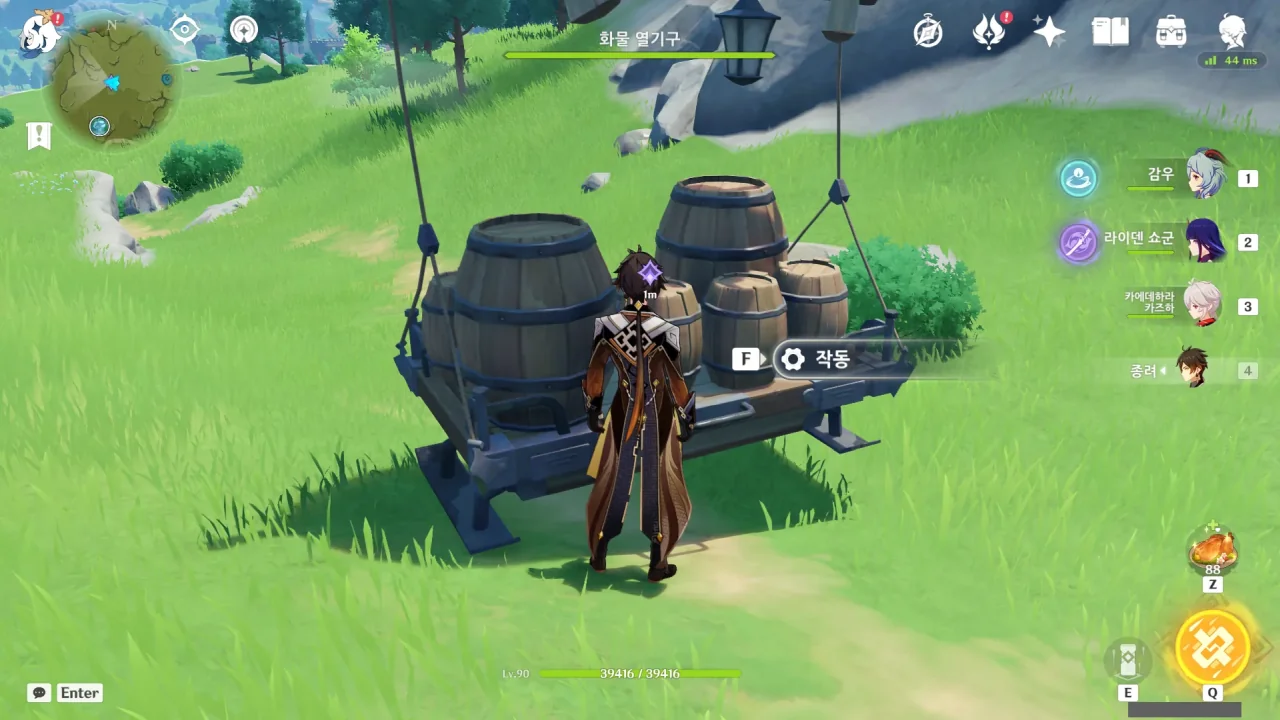Screen dimensions: 1280x720
Task: Open the compass events icon
Action: pos(928,32)
